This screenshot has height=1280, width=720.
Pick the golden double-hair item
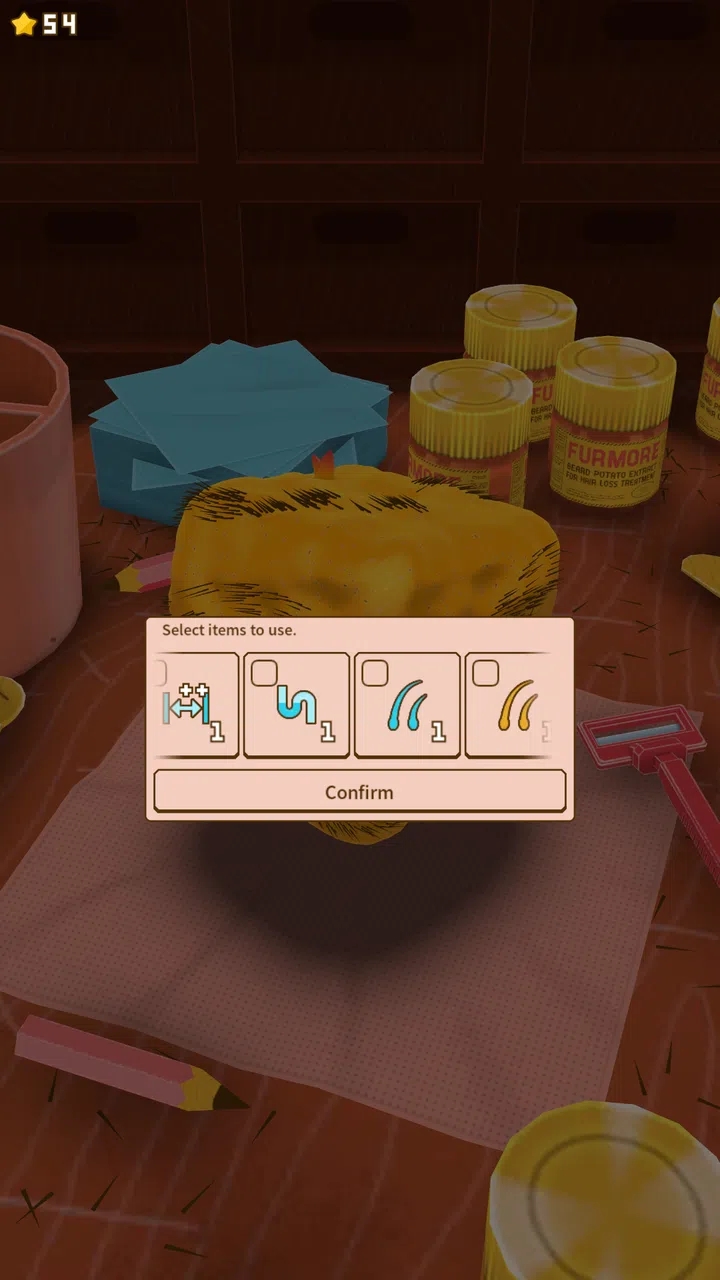point(510,704)
